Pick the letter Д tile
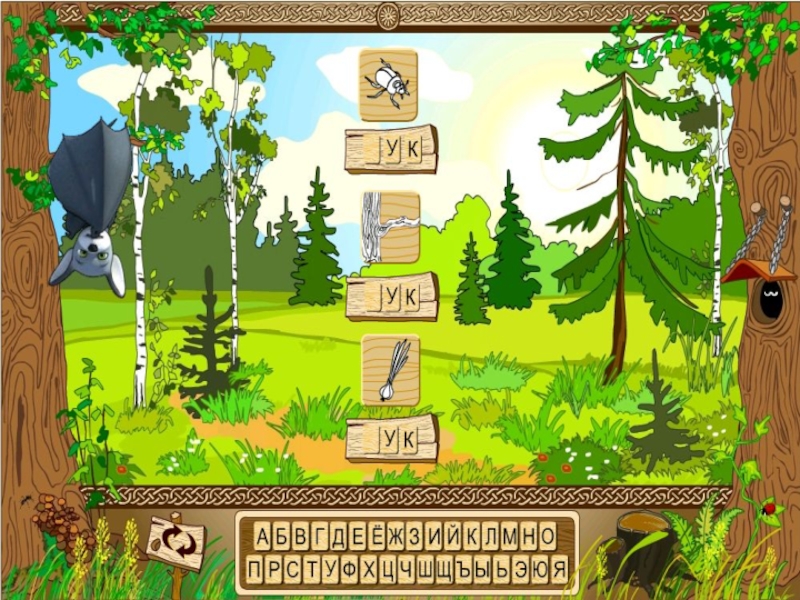This screenshot has height=600, width=800. point(340,536)
